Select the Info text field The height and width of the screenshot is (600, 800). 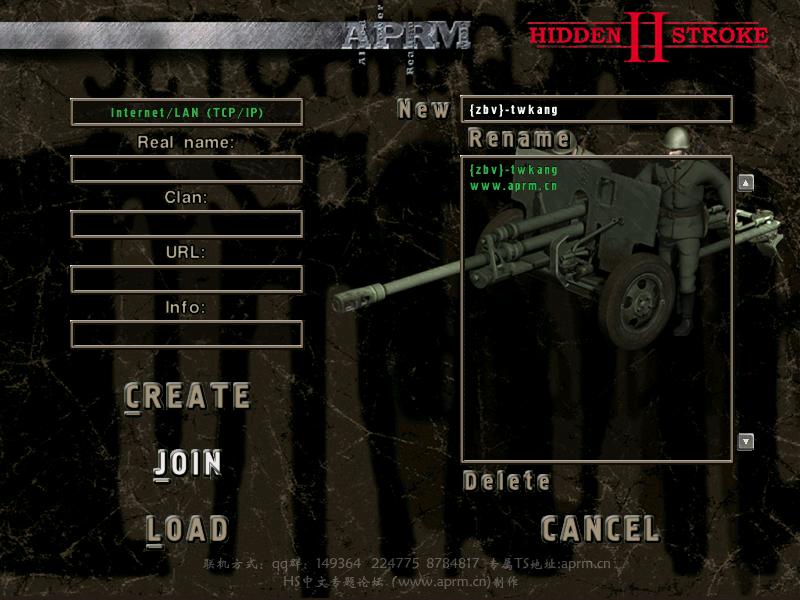187,334
